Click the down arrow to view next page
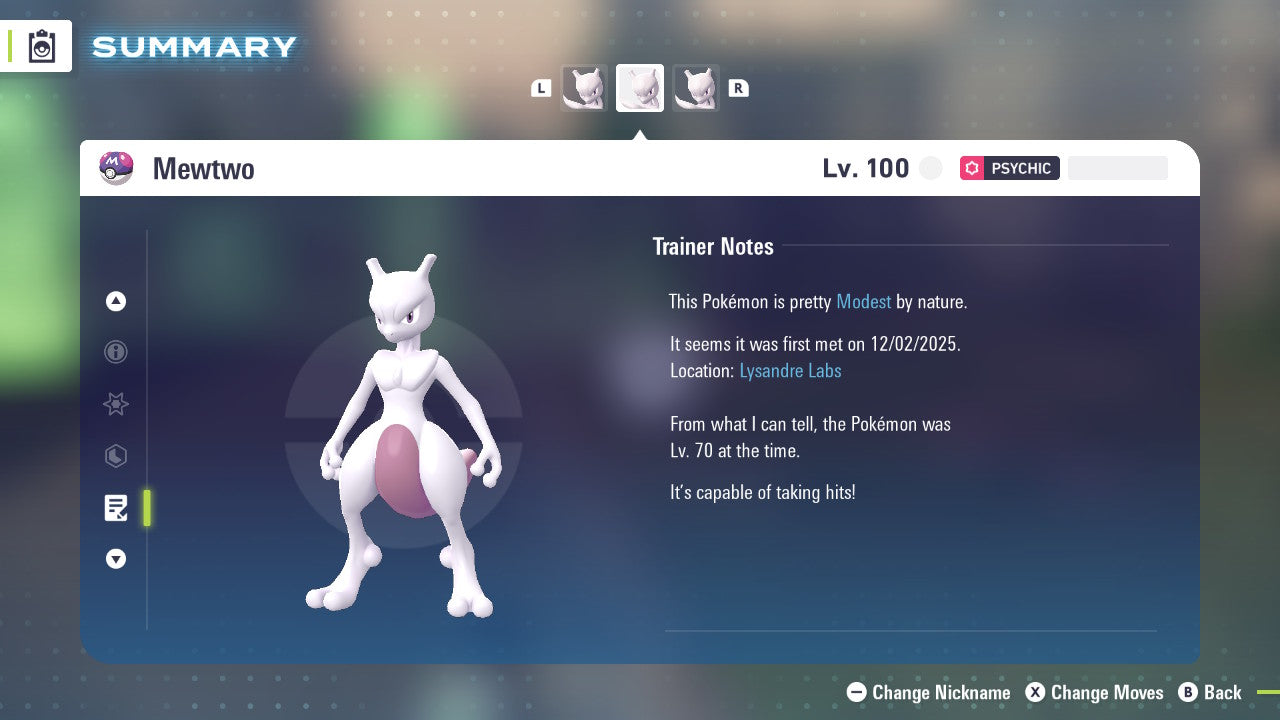Image resolution: width=1280 pixels, height=720 pixels. coord(116,559)
